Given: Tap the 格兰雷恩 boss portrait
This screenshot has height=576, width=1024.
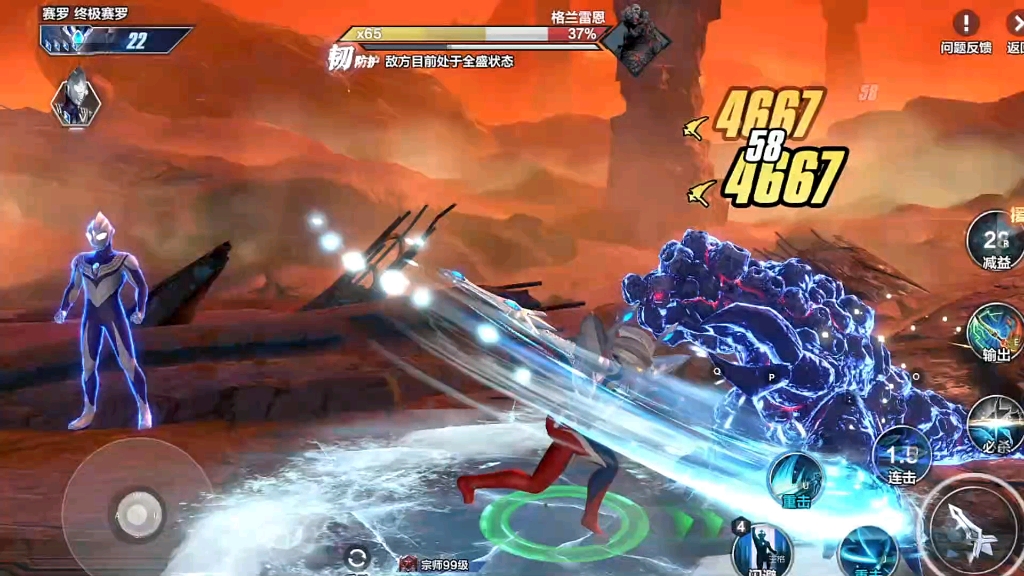Looking at the screenshot, I should coord(635,40).
